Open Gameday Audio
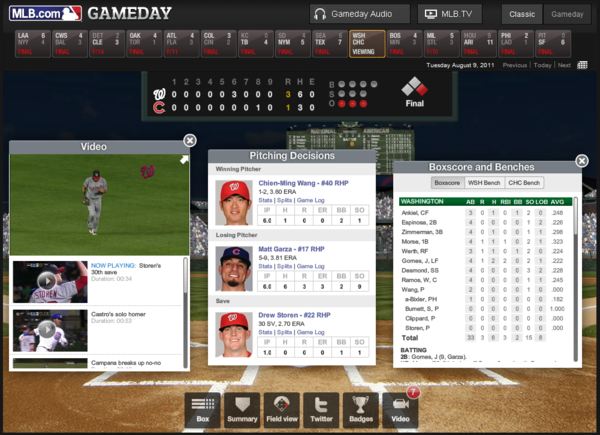Screen dimensions: 600x435 359,14
